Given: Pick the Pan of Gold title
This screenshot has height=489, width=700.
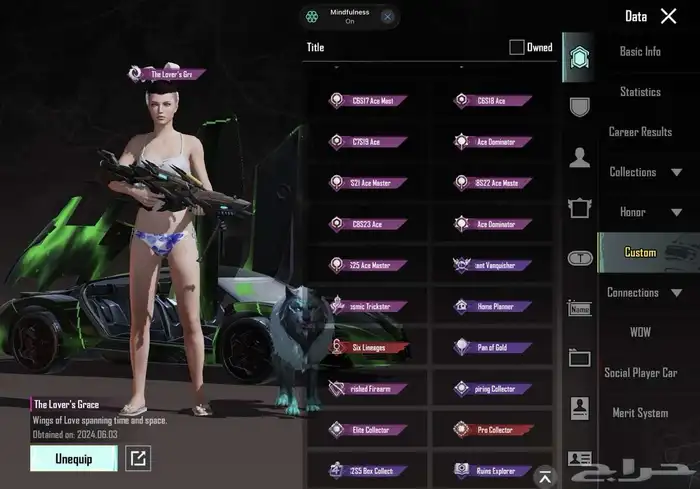Looking at the screenshot, I should click(x=494, y=347).
